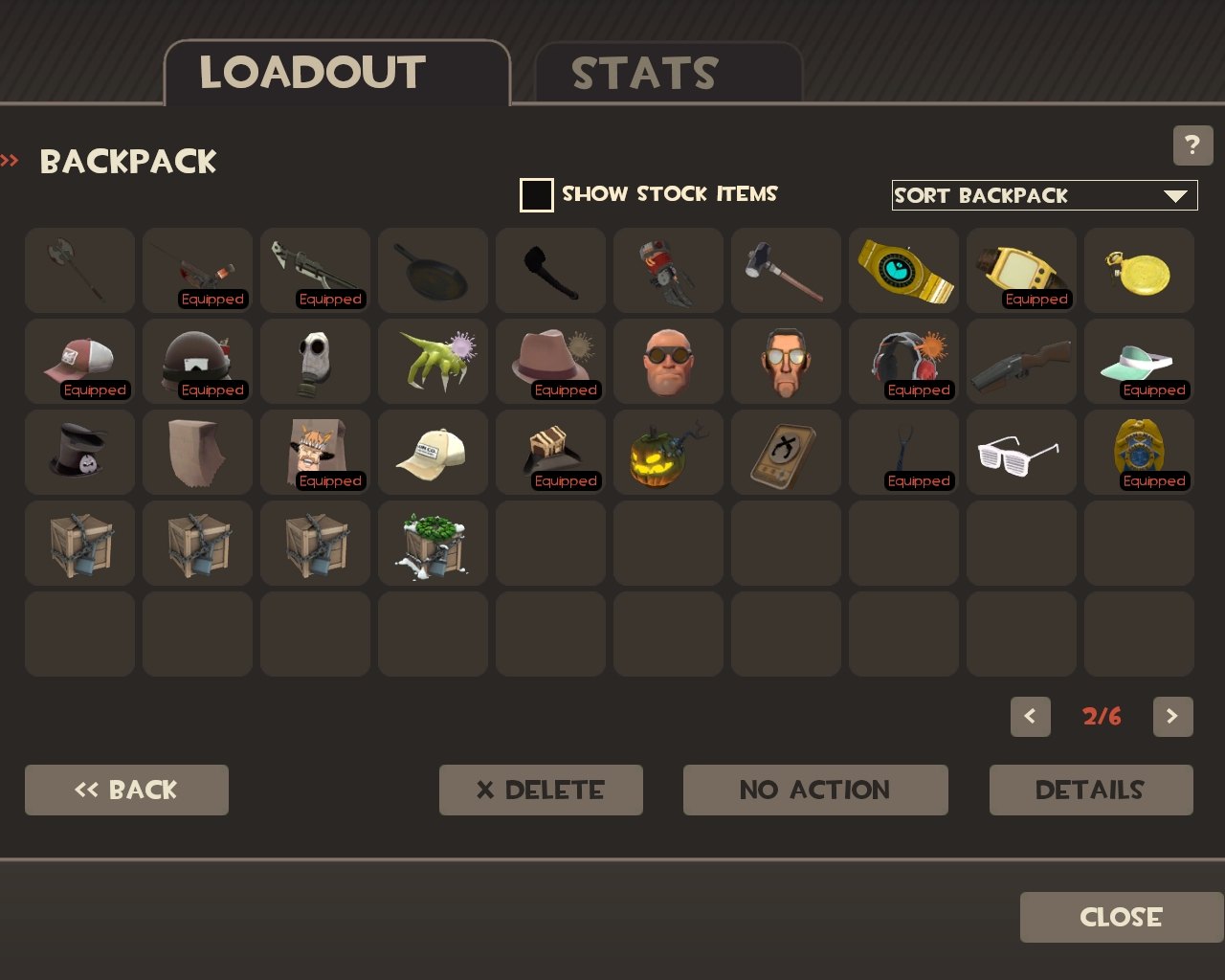Click the question mark help button
This screenshot has height=980, width=1225.
click(x=1192, y=145)
